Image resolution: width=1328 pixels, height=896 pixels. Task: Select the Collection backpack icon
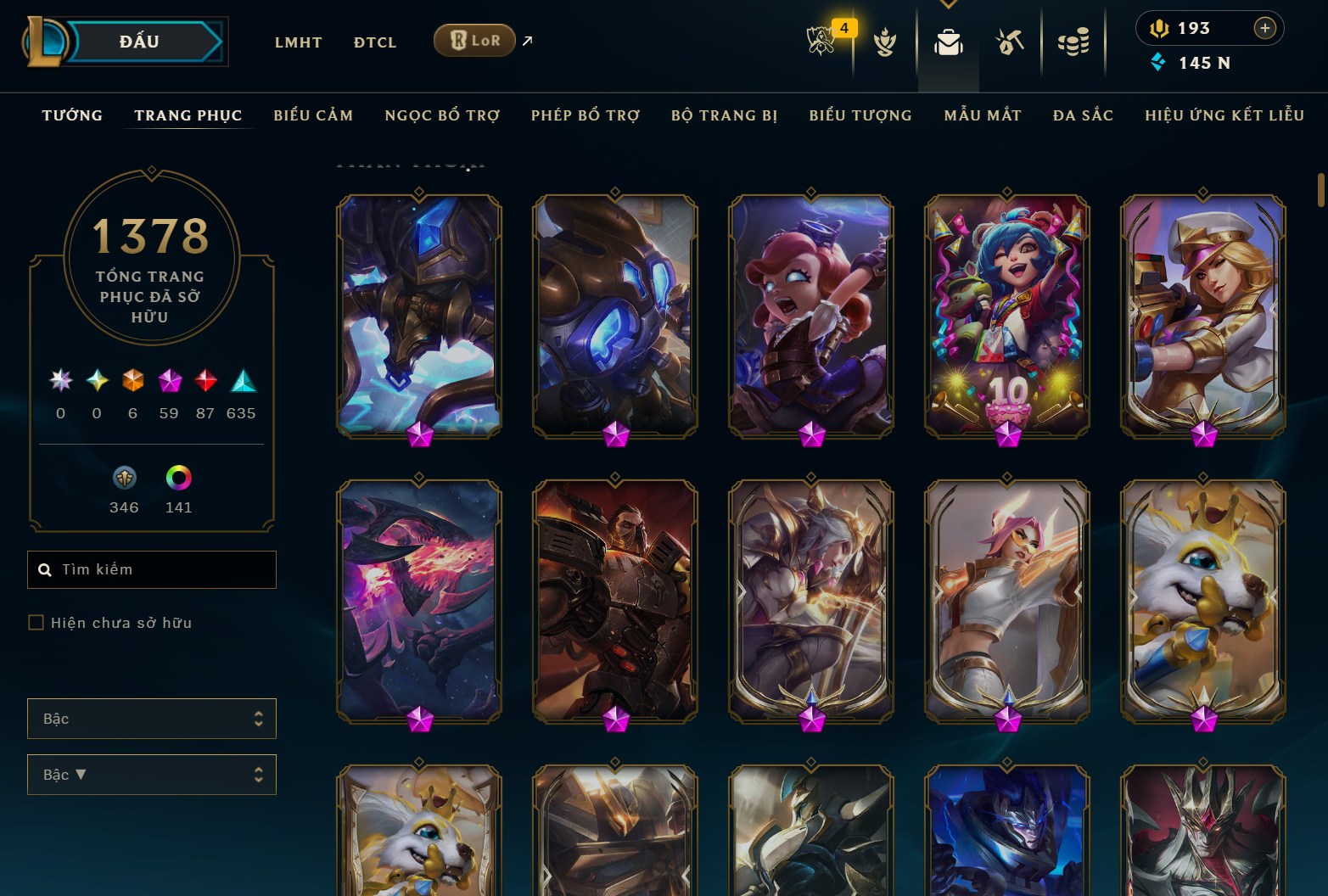pyautogui.click(x=948, y=40)
